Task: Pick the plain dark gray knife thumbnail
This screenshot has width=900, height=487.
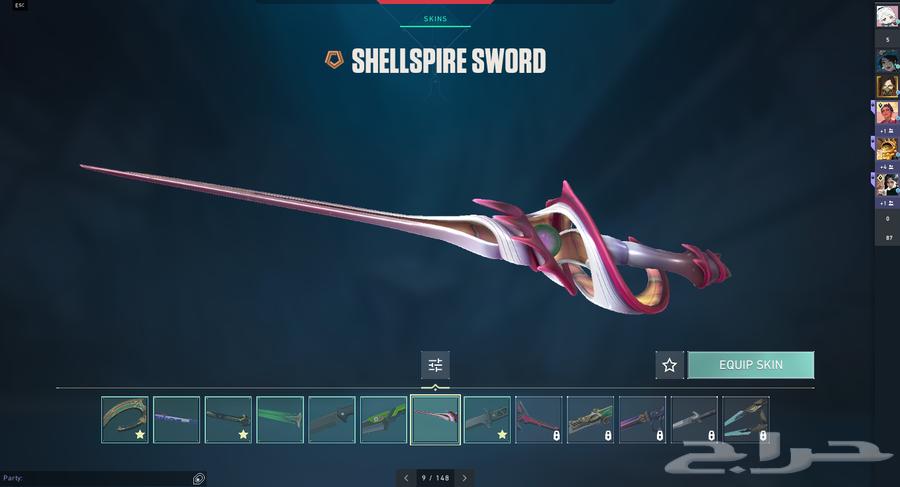Action: click(332, 419)
